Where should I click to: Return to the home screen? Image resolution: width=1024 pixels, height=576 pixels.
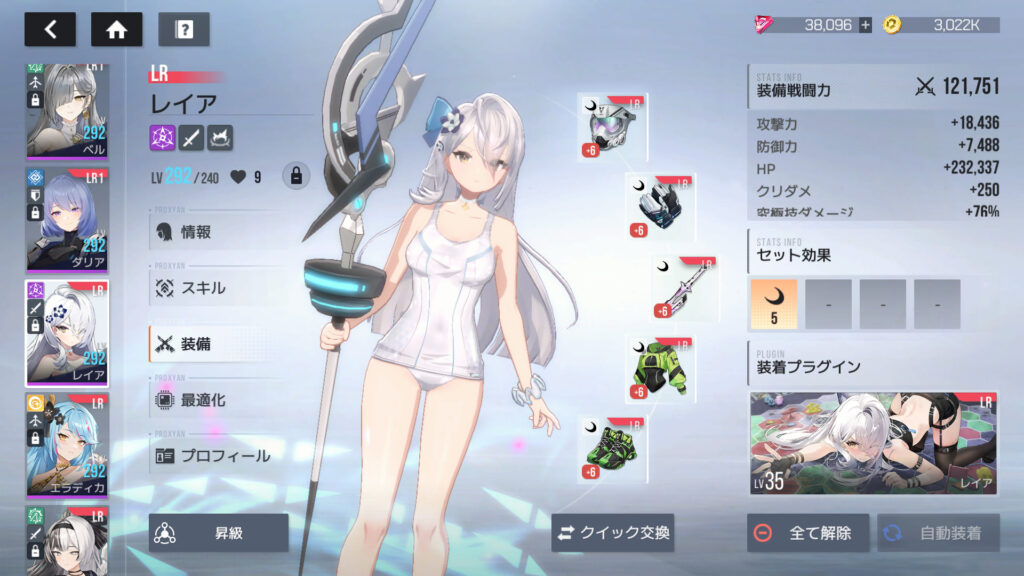coord(116,29)
